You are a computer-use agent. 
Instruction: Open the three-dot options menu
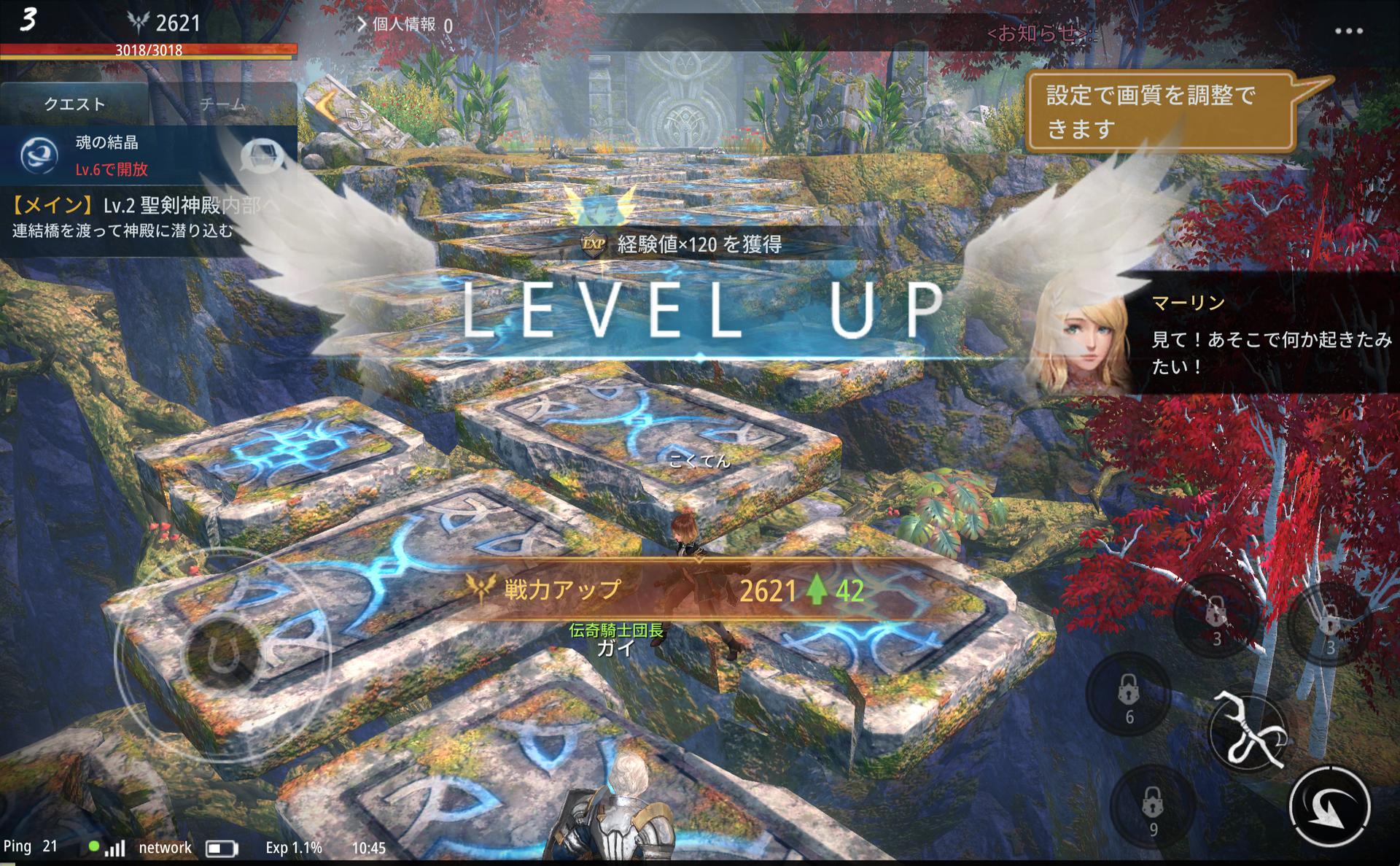click(1348, 31)
